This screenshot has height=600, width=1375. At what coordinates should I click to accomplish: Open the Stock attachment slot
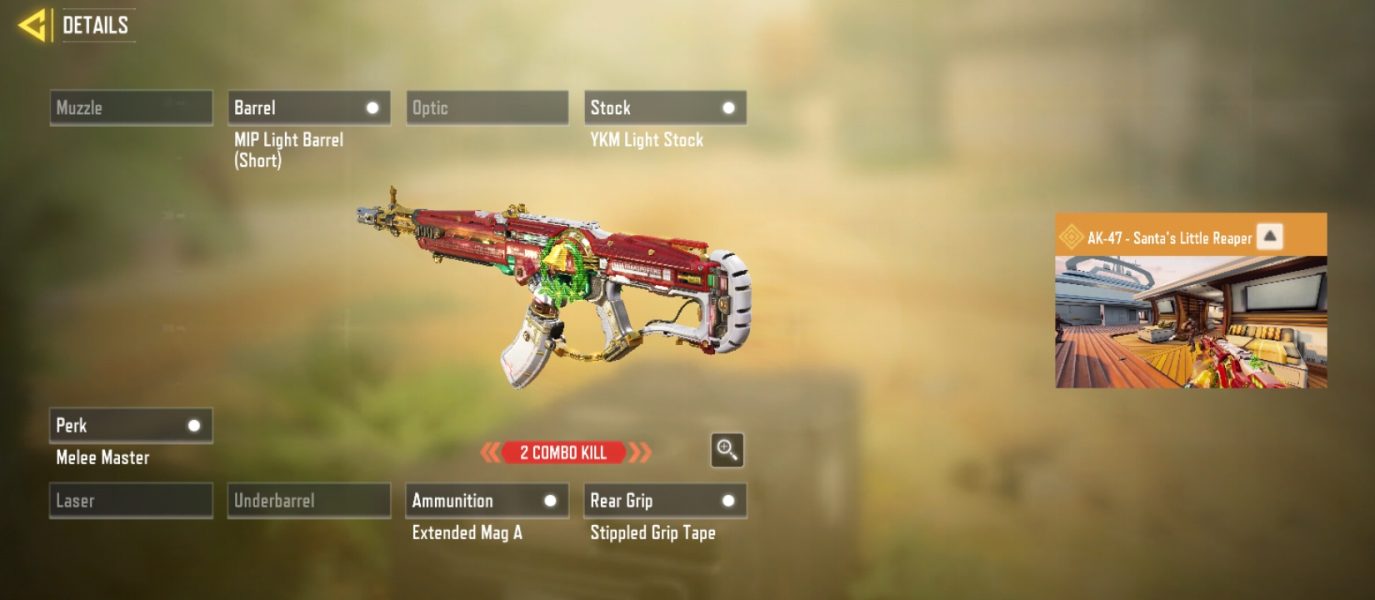[x=665, y=108]
